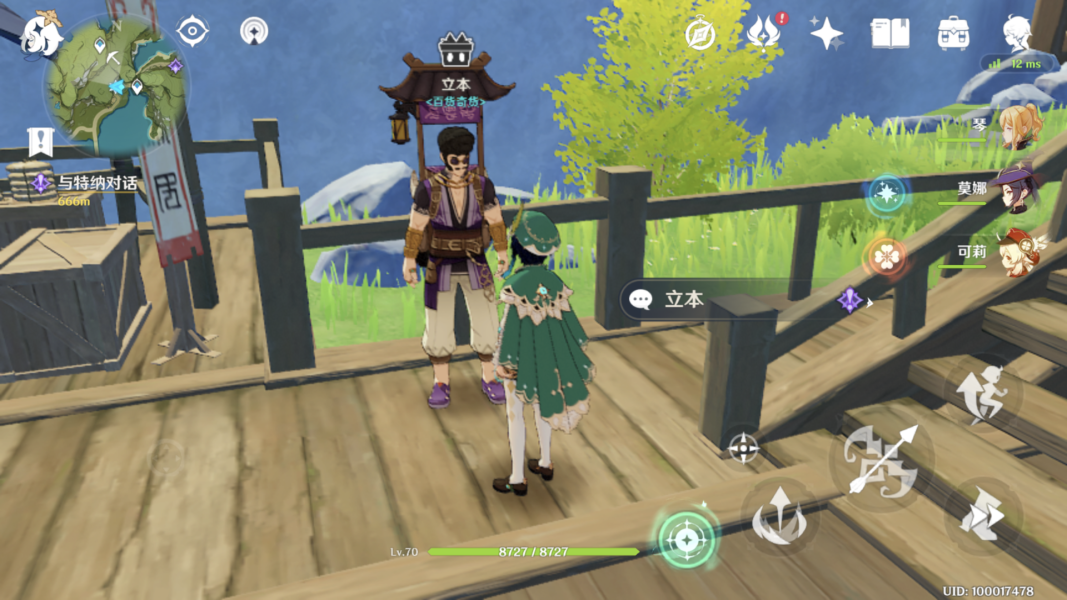Open the Paimon menu
Screen dimensions: 1067x600
tap(40, 36)
